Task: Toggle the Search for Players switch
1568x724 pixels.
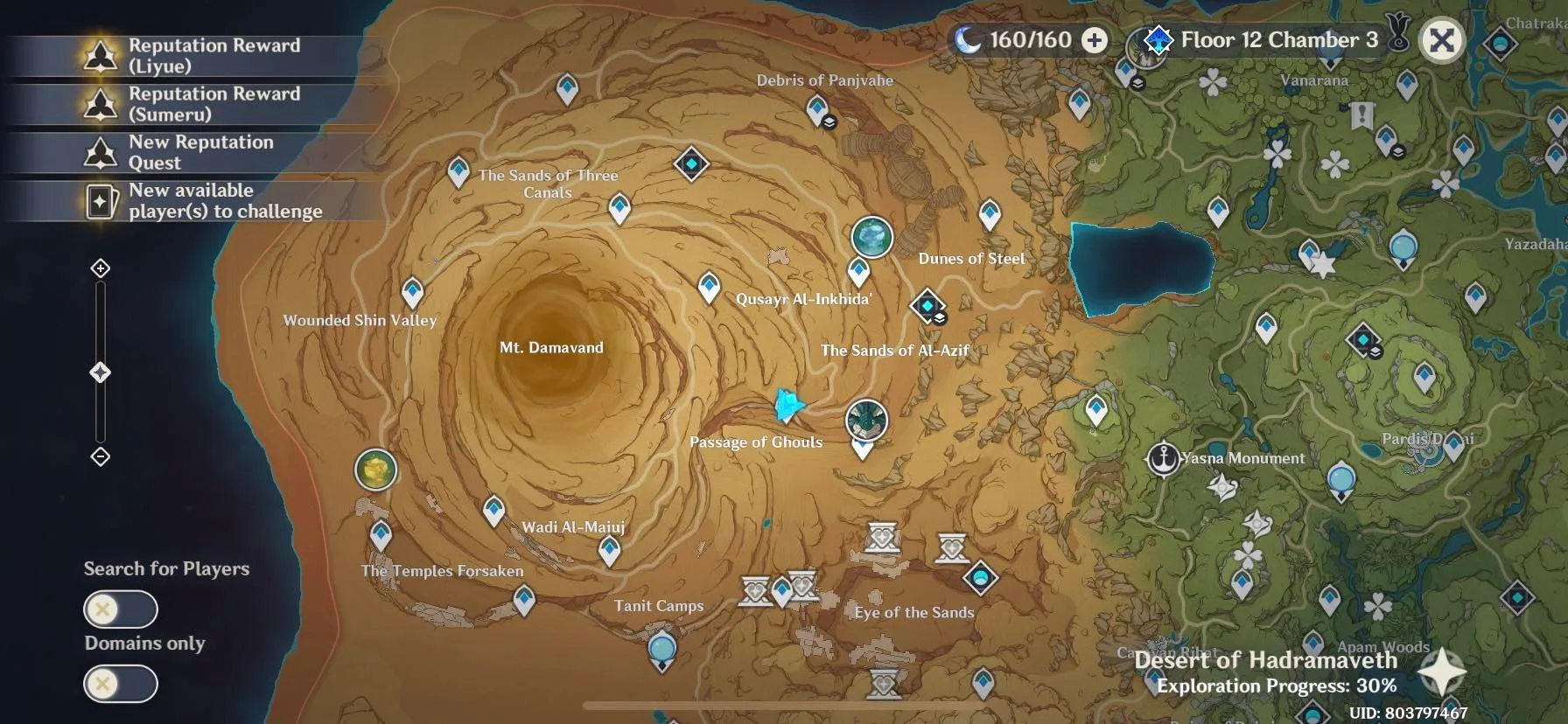Action: [x=121, y=609]
